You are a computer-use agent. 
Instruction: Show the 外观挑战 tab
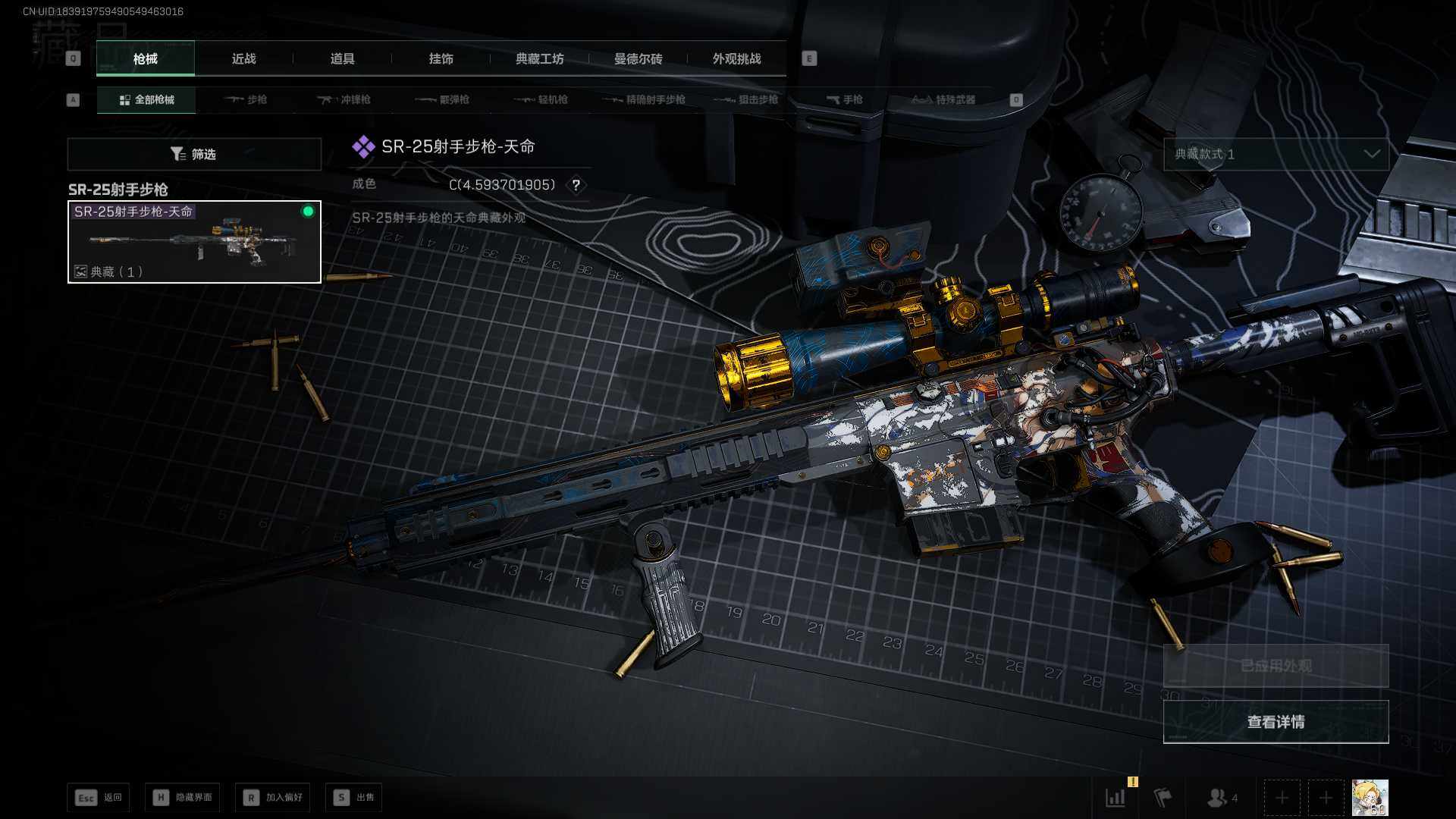pos(736,58)
